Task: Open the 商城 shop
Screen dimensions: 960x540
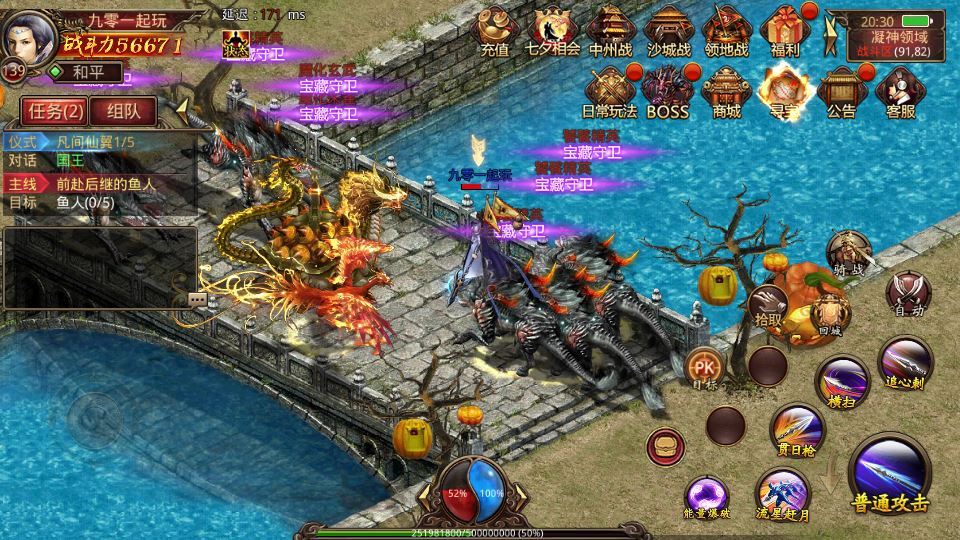Action: tap(727, 92)
